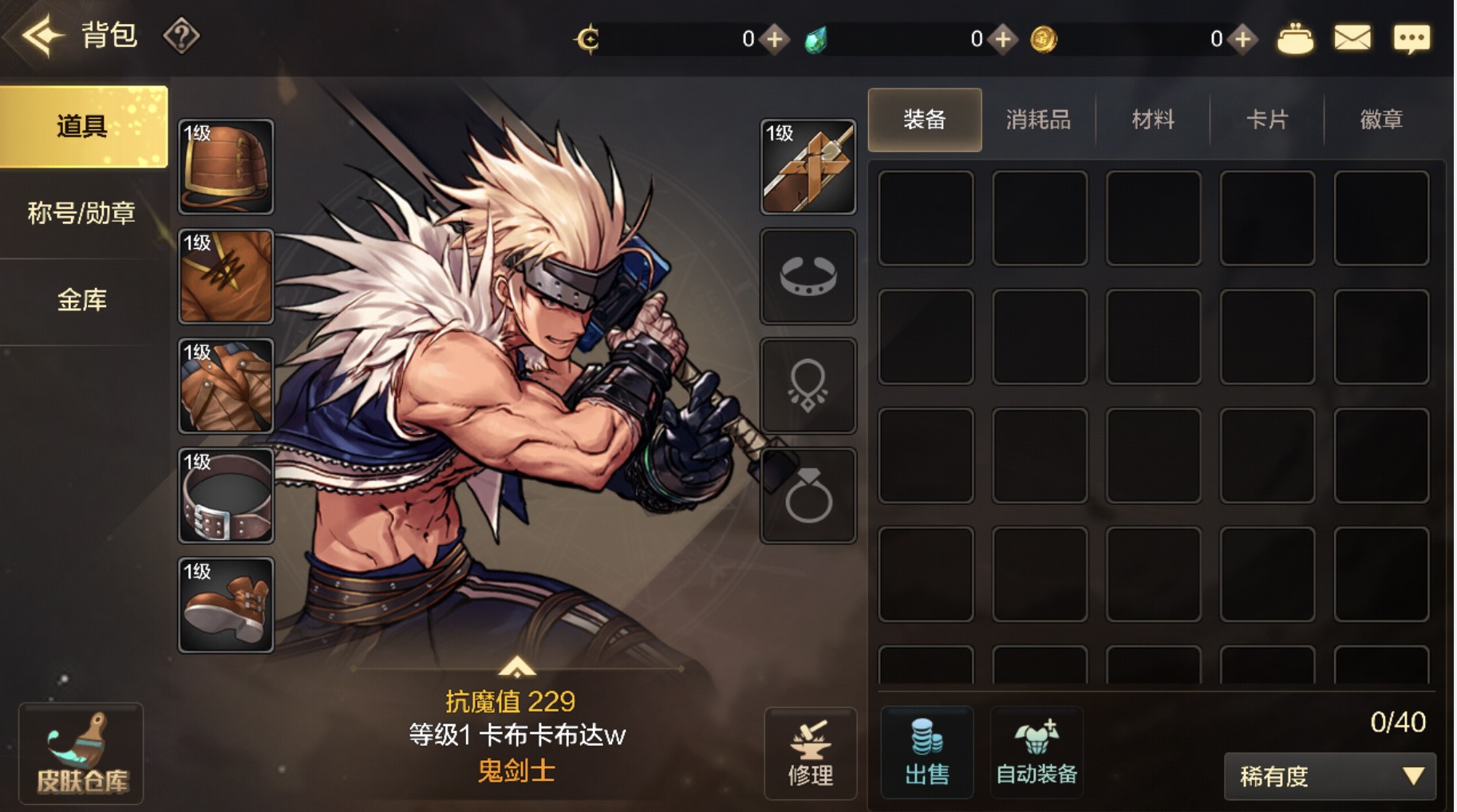Select the 道具 side menu
The height and width of the screenshot is (812, 1457).
point(83,126)
